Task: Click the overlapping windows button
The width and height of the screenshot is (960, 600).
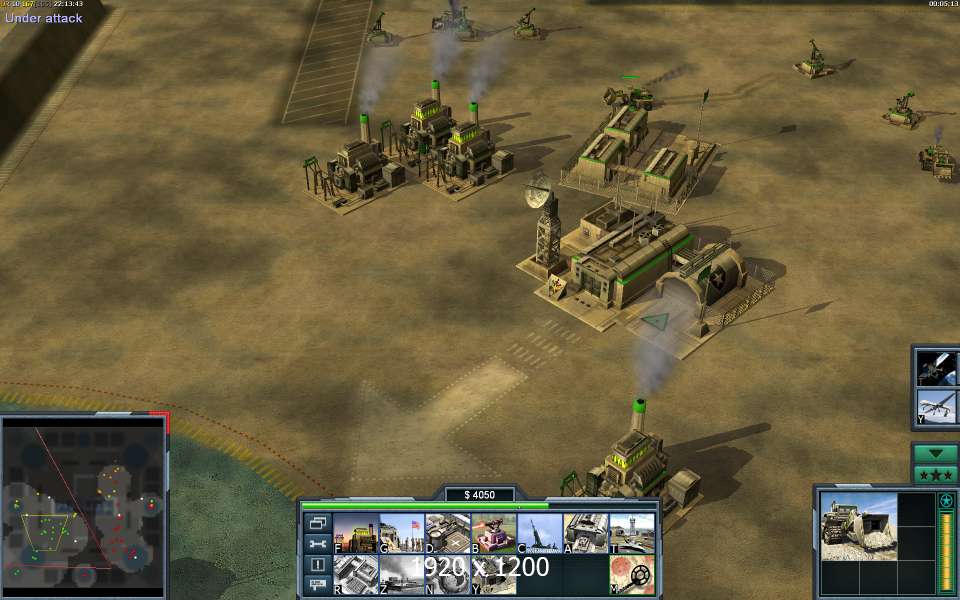Action: pyautogui.click(x=318, y=523)
